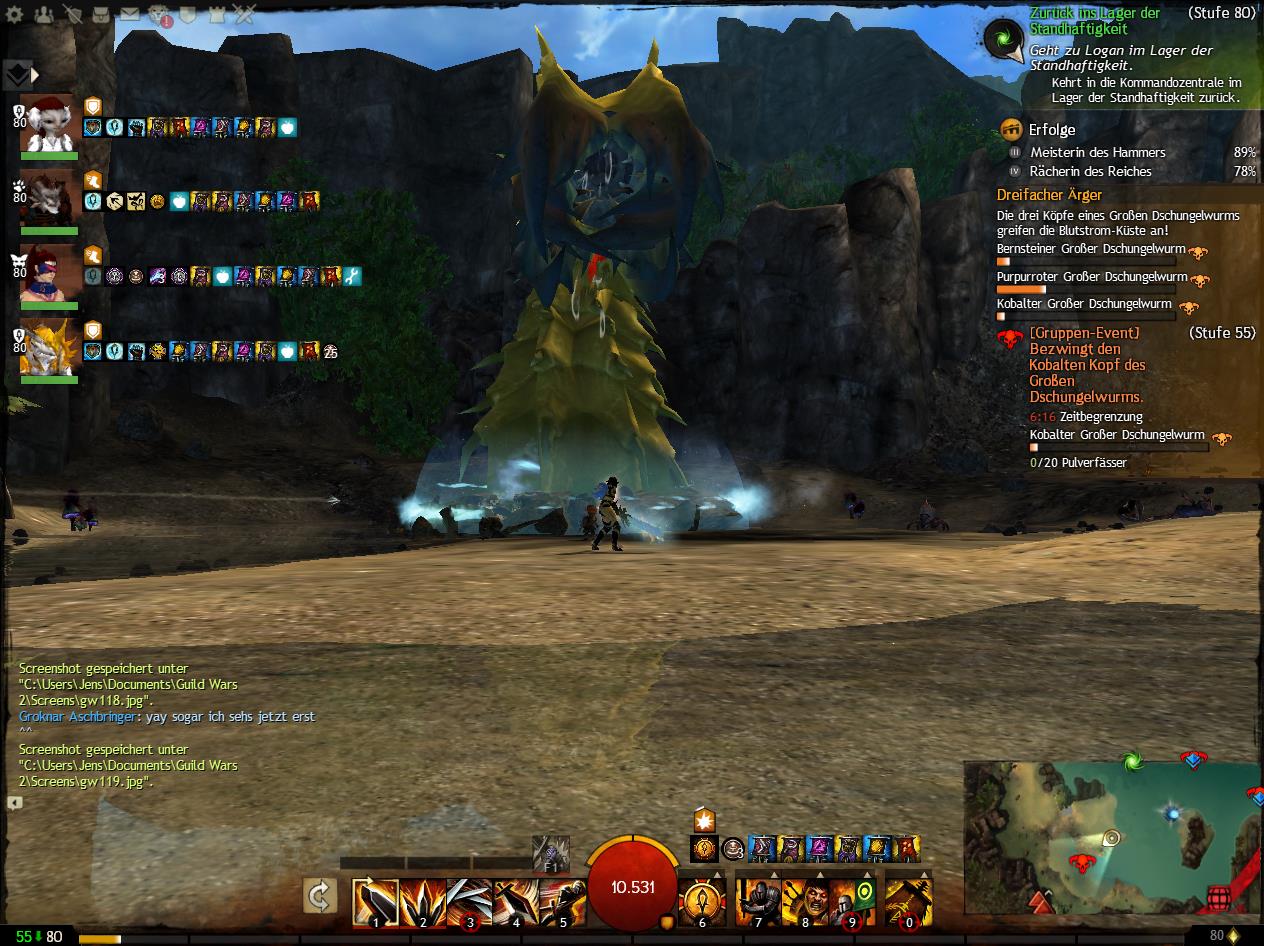Trigger the F1 burst skill
1264x946 pixels.
pos(550,853)
